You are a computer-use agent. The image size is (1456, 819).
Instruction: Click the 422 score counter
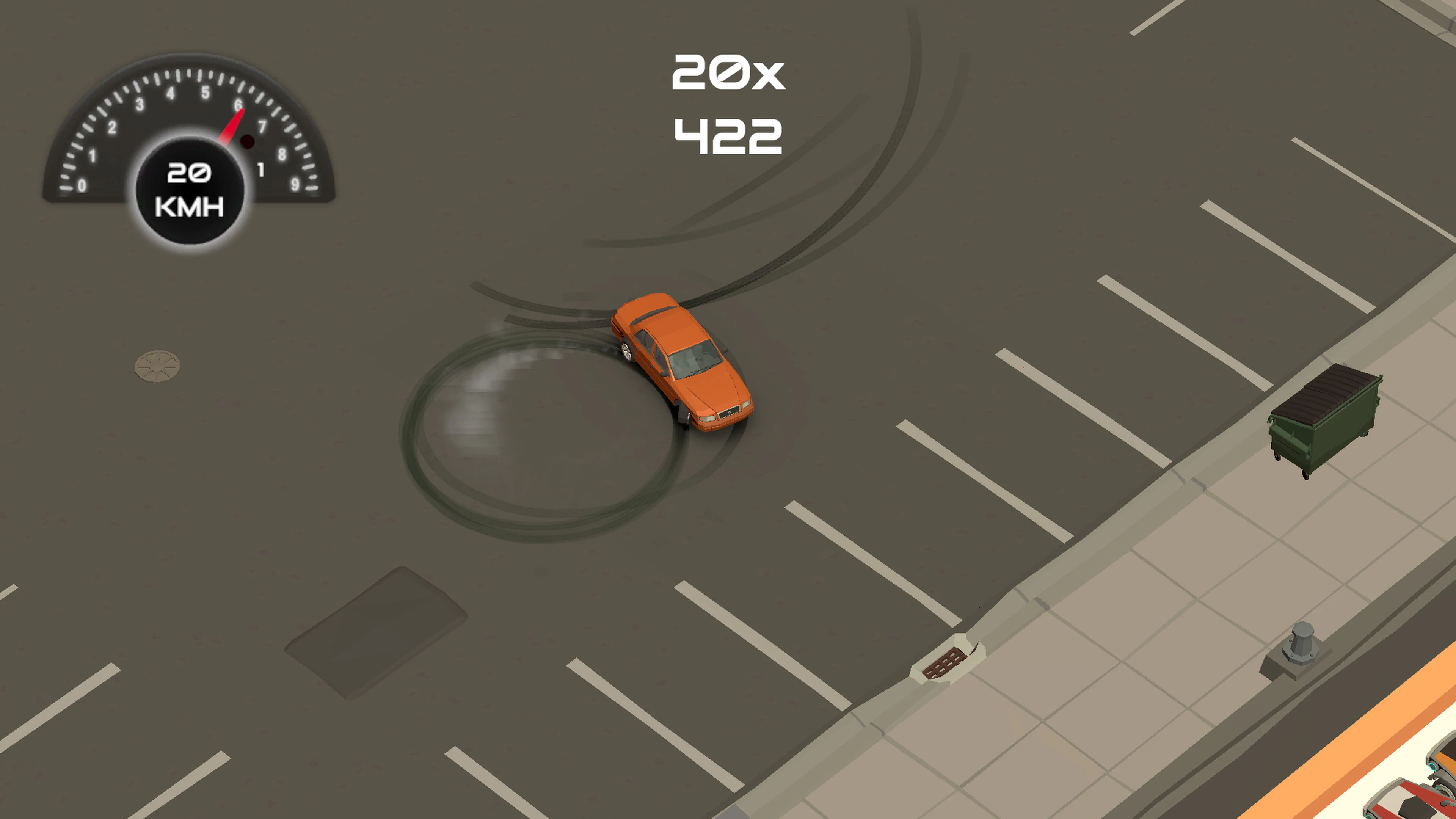[729, 136]
